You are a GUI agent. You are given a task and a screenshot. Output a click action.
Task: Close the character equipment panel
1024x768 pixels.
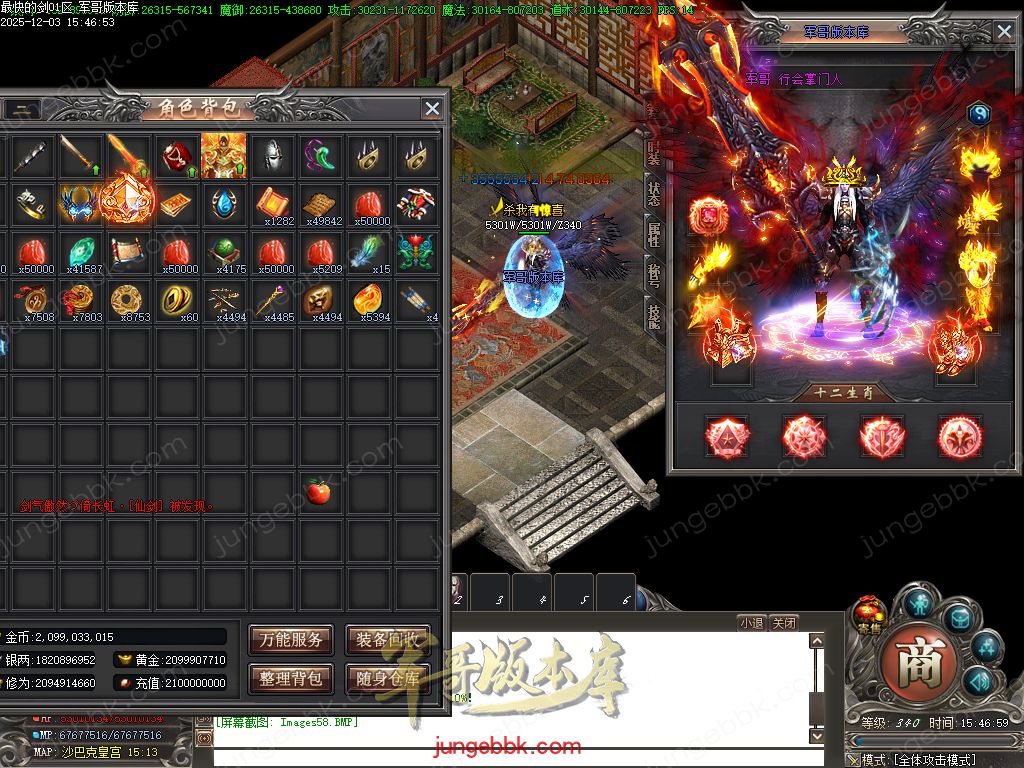point(1004,32)
